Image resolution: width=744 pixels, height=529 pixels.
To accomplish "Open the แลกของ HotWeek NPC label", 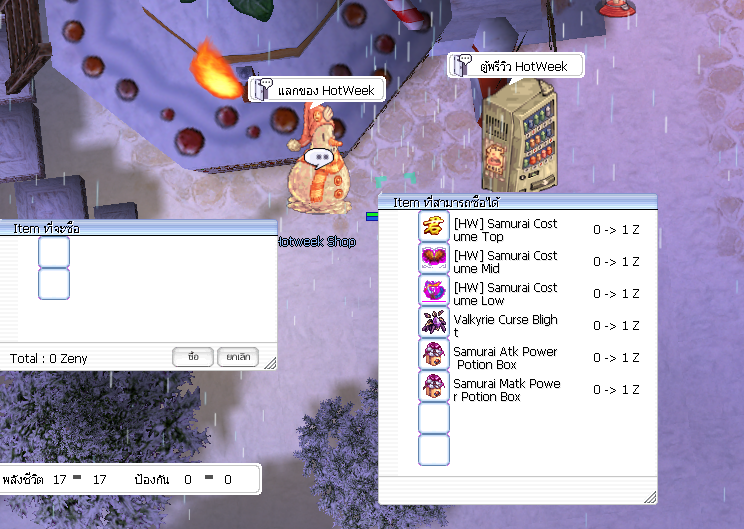I will 315,90.
